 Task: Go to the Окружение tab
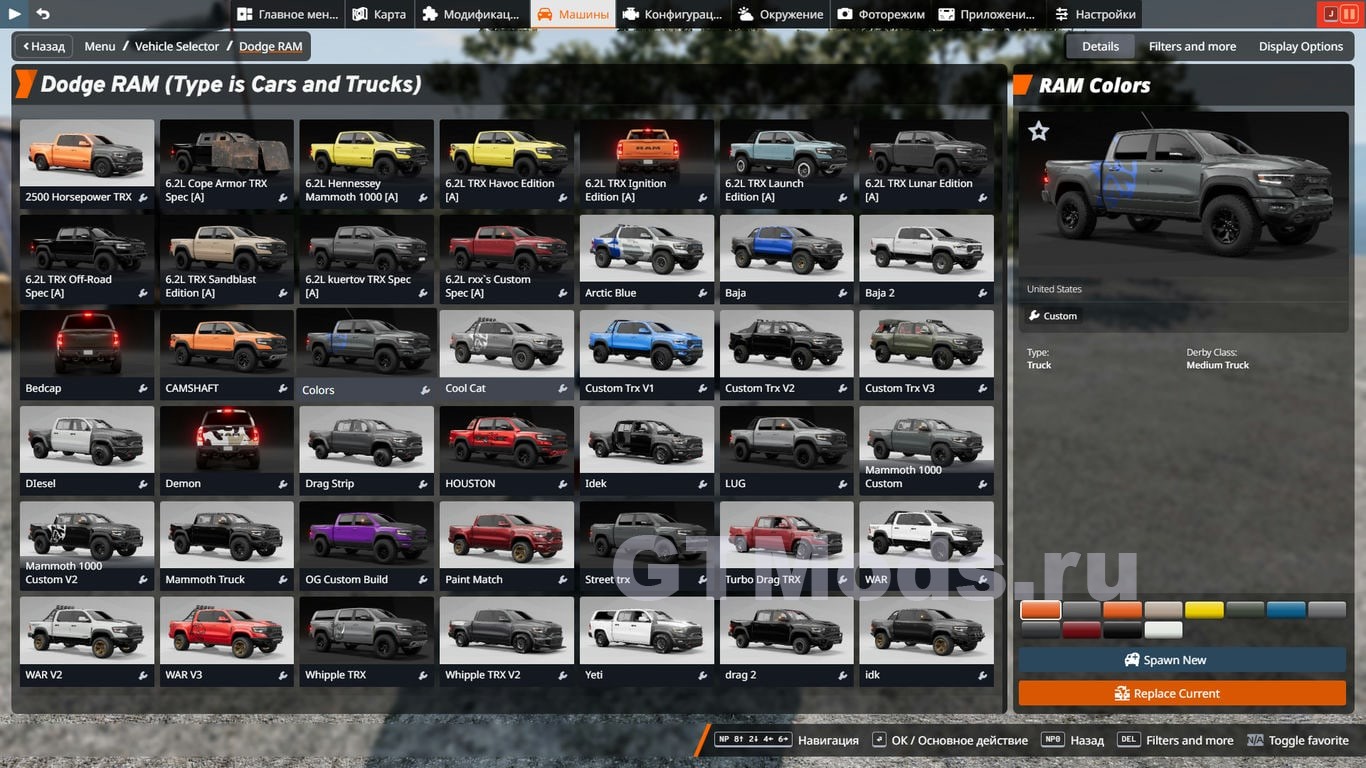[x=781, y=14]
